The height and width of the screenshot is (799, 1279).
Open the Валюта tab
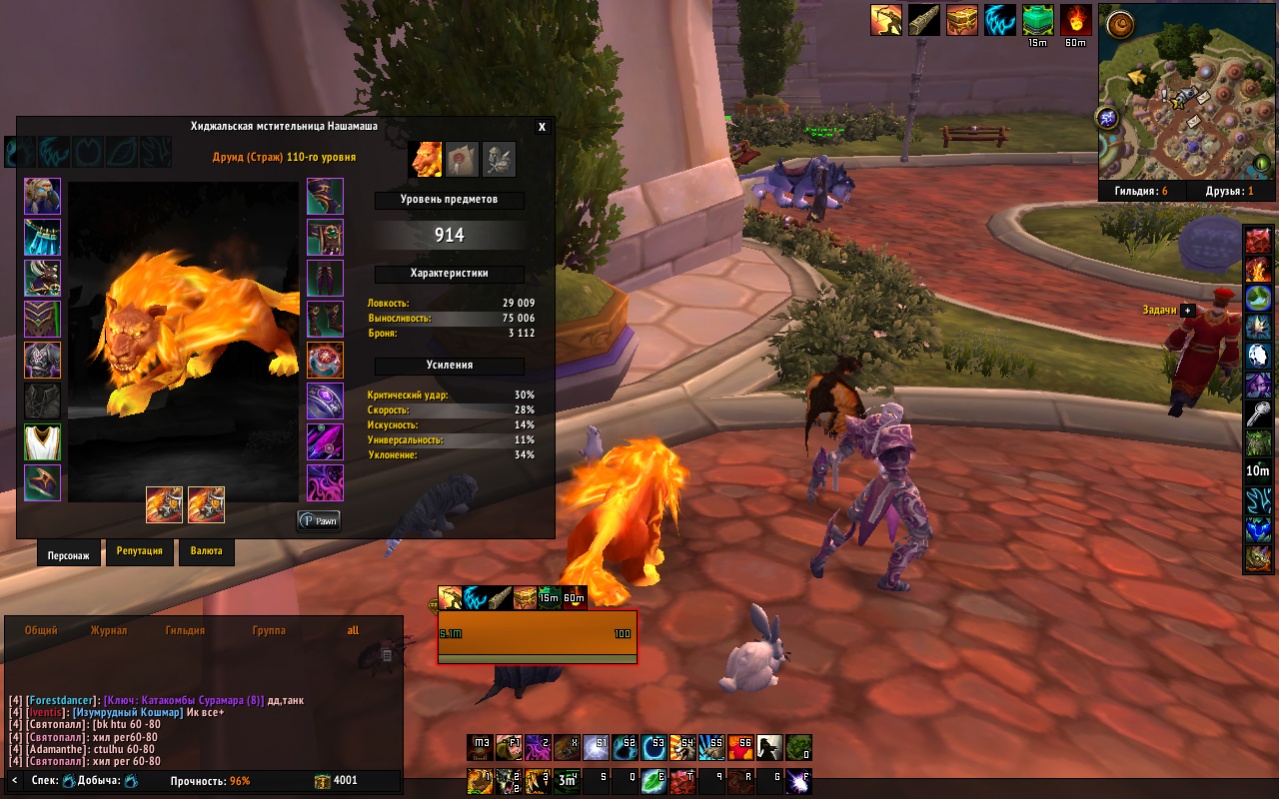coord(206,551)
